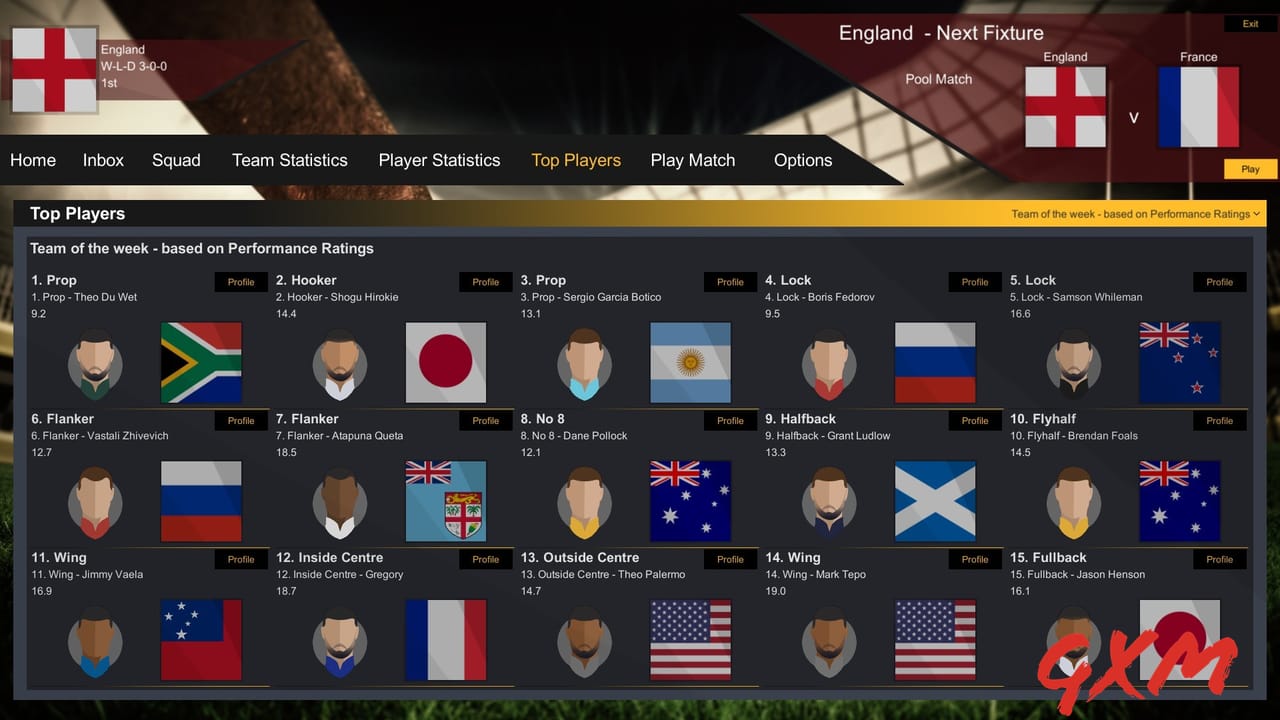Click the South Africa flag beside Theo Du Wet
The image size is (1280, 720).
point(201,363)
